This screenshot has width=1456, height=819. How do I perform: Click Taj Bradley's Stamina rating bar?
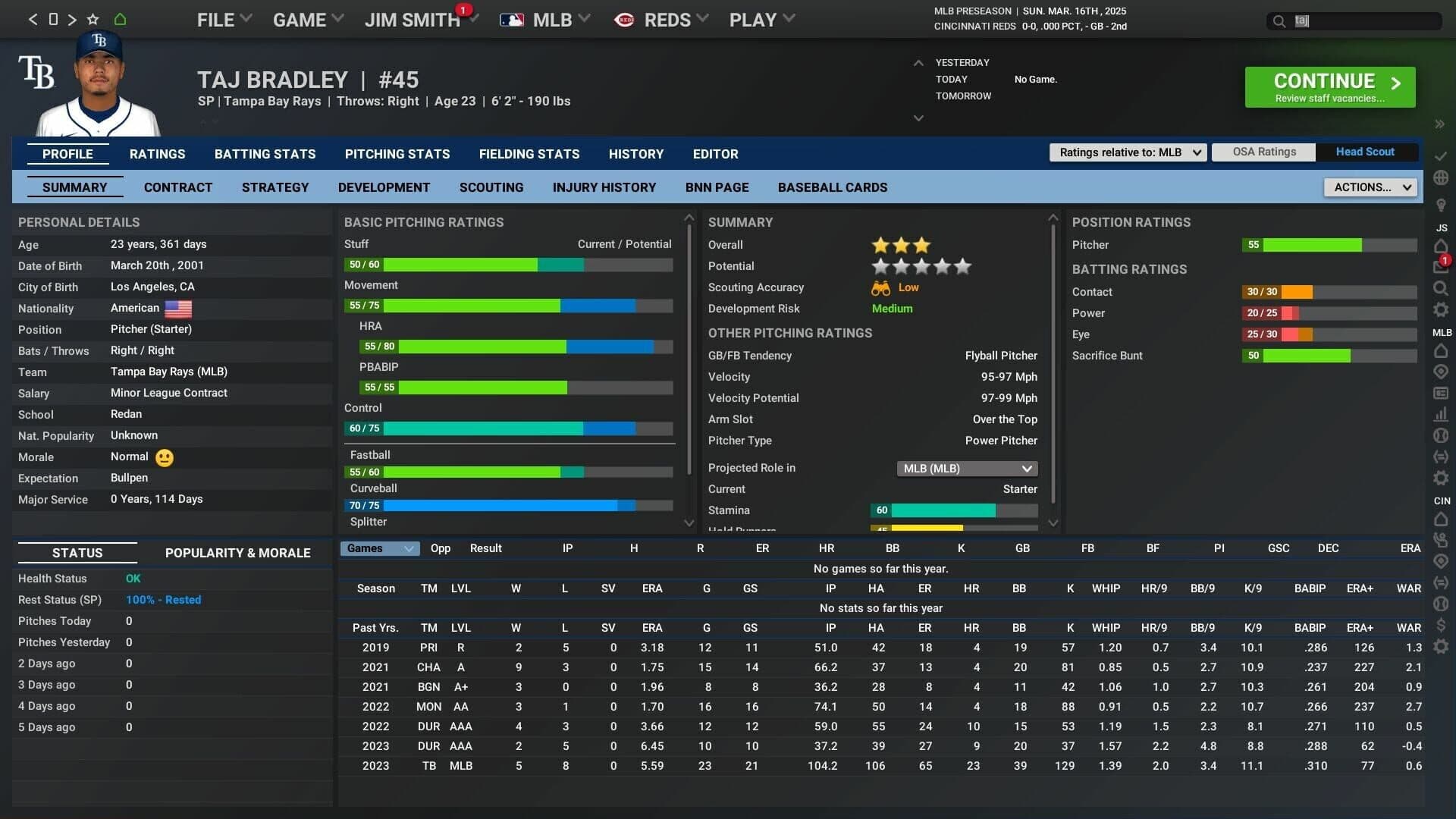pyautogui.click(x=953, y=510)
